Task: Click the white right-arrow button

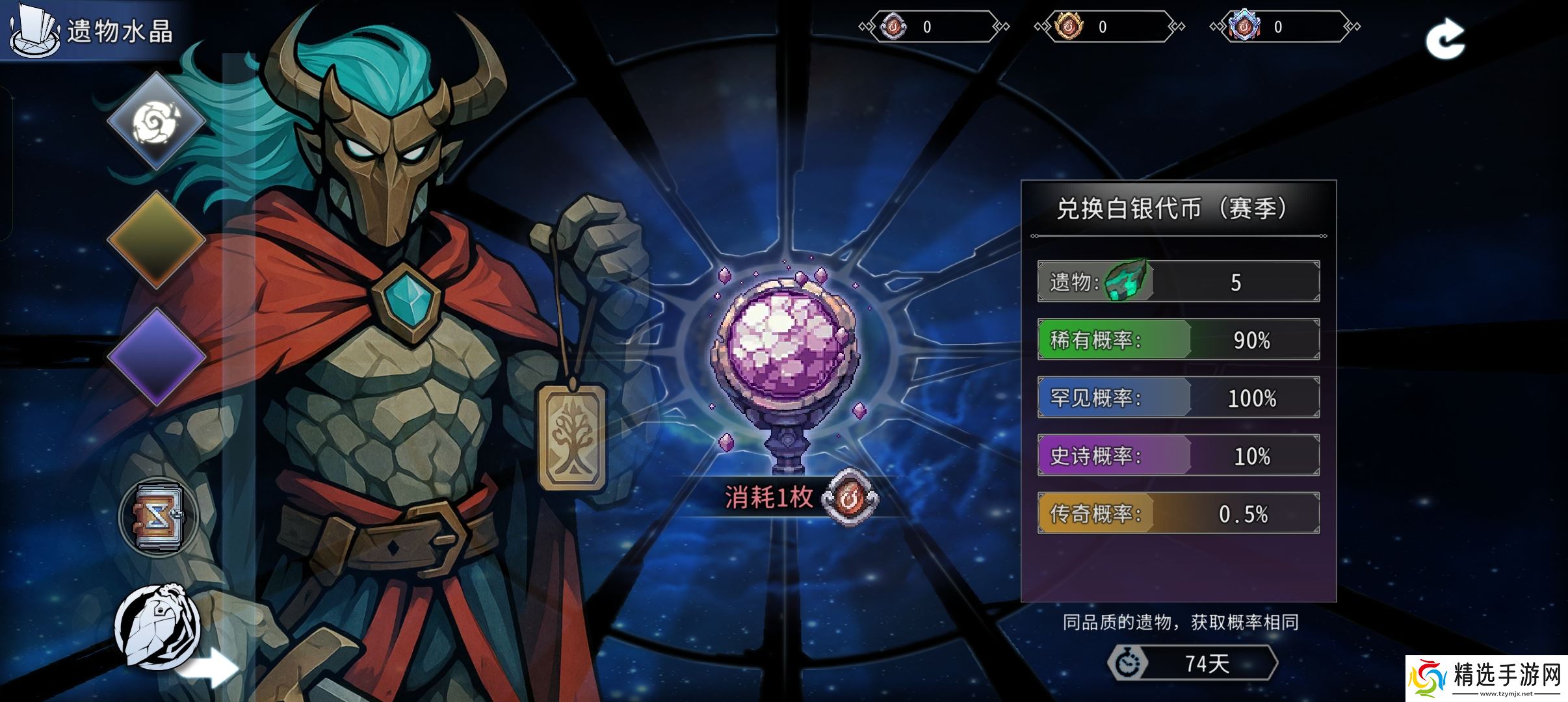Action: click(210, 669)
